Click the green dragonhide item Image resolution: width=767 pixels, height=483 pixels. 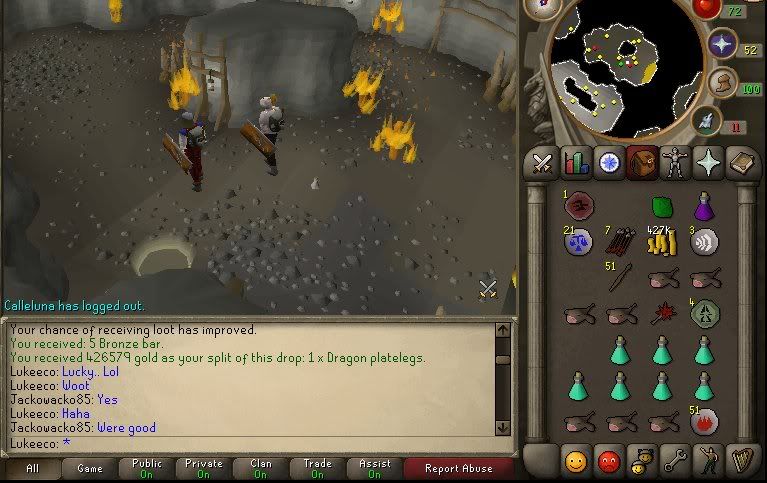661,206
